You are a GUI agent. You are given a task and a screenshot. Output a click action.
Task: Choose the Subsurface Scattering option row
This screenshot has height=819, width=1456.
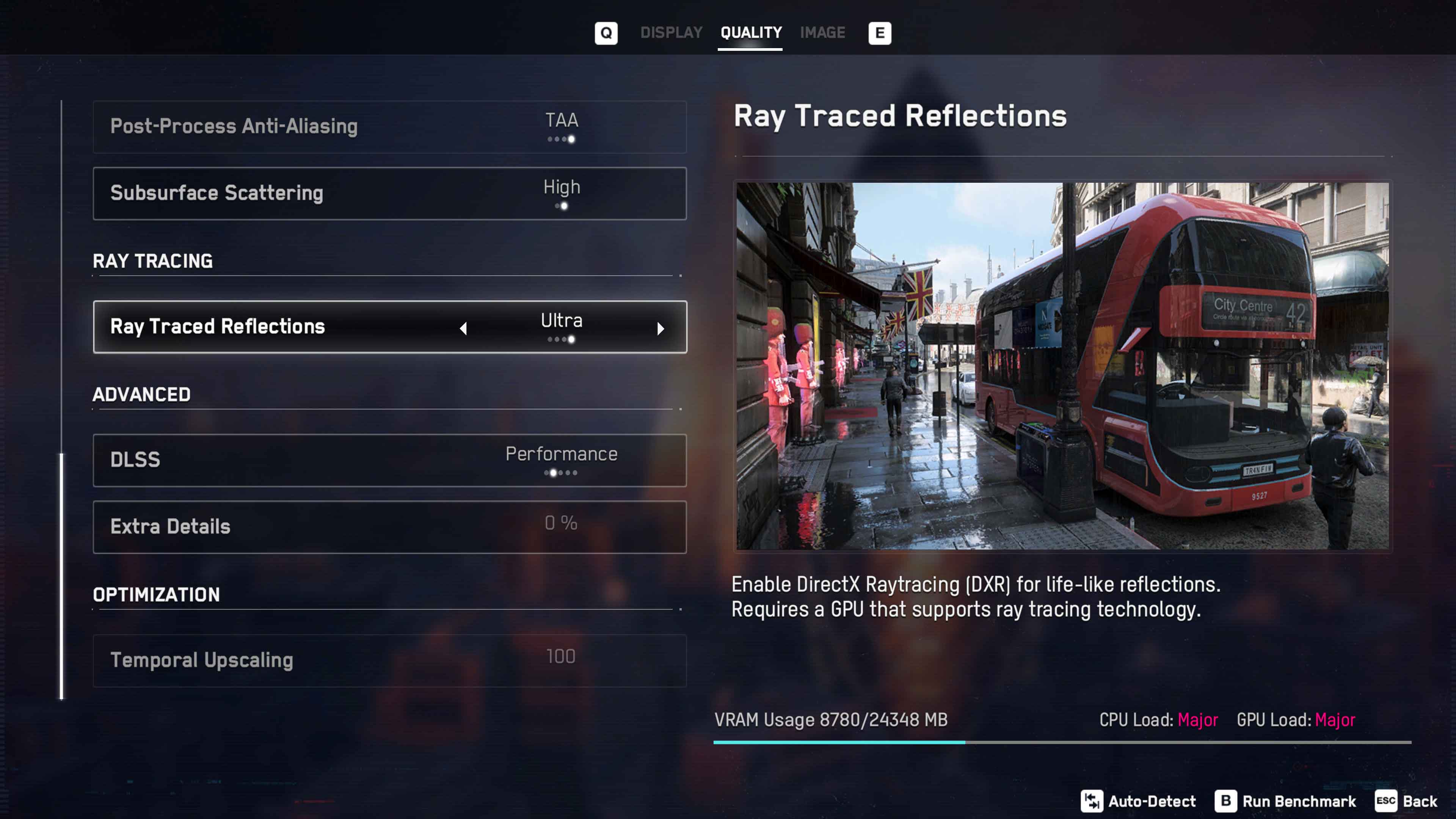[x=389, y=193]
